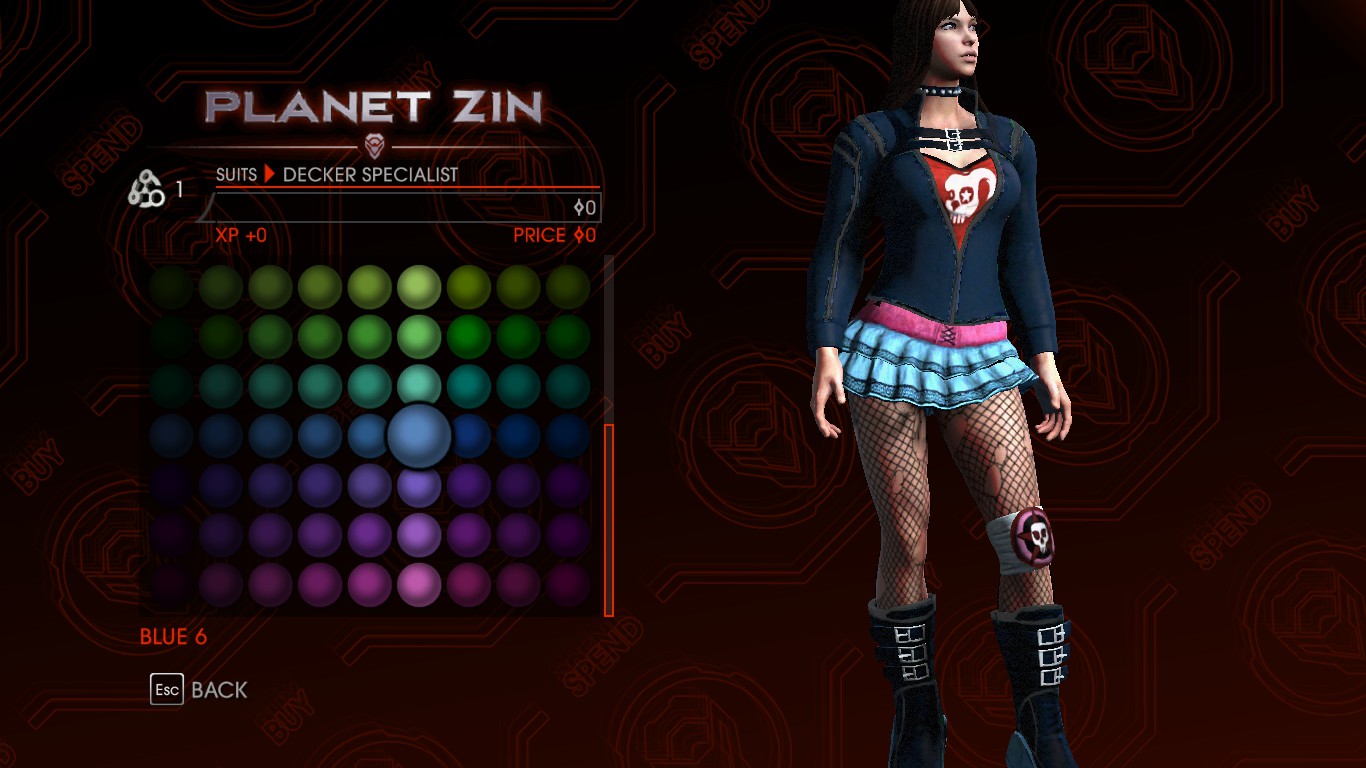The image size is (1366, 768).
Task: Pick the brightest pink-magenta swatch in bottom row
Action: point(420,584)
